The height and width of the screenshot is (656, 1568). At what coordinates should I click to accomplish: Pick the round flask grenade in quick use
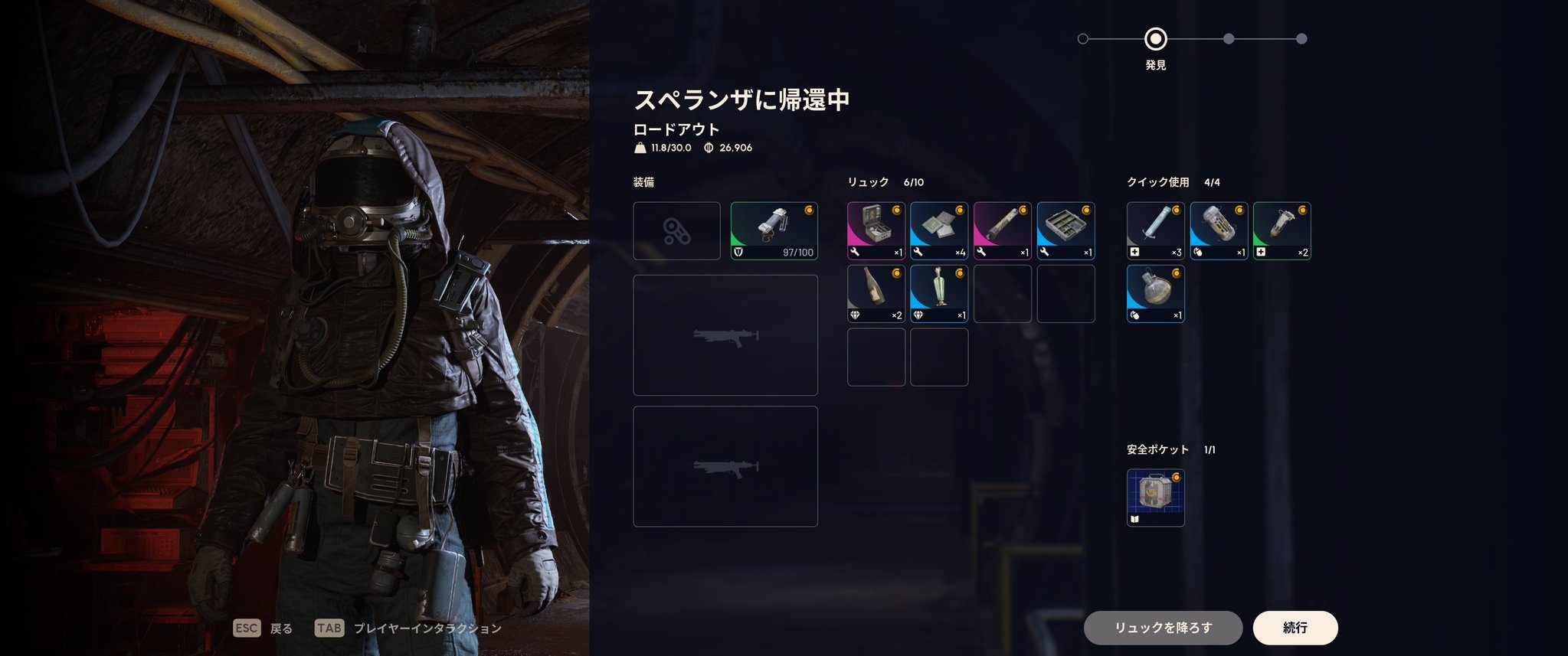(x=1155, y=293)
